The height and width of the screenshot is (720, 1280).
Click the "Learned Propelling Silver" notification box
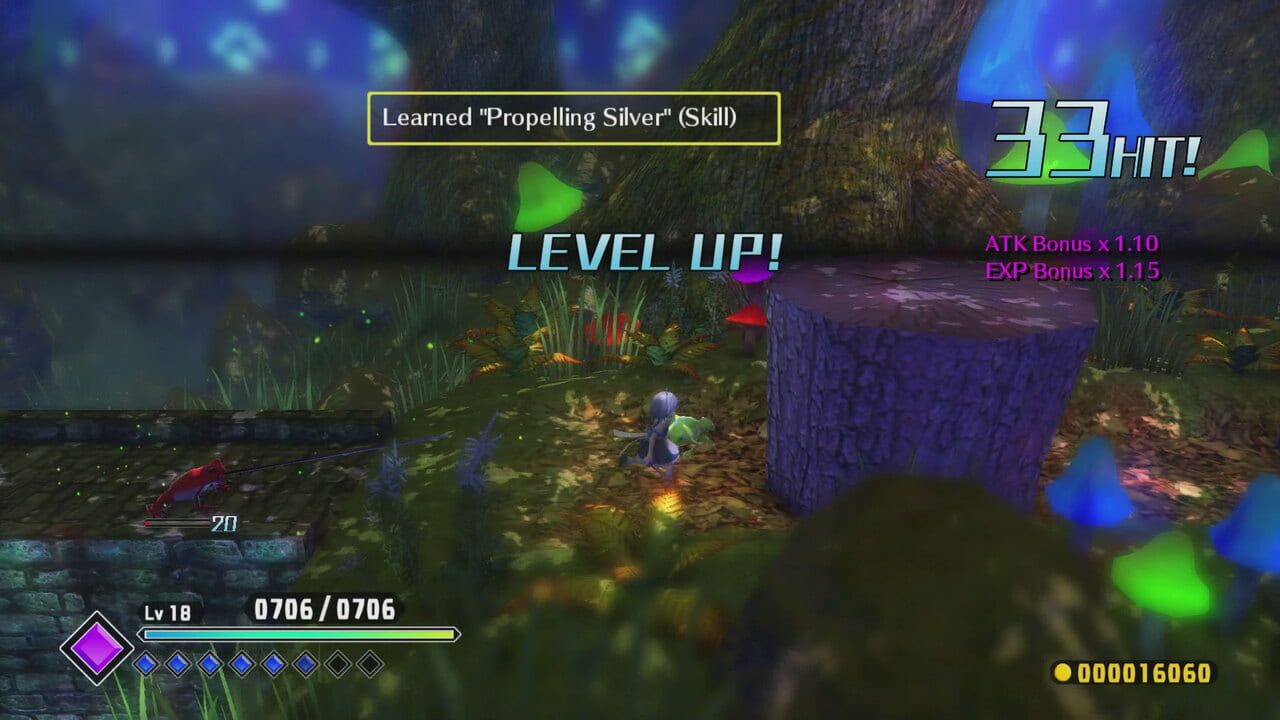(x=575, y=117)
